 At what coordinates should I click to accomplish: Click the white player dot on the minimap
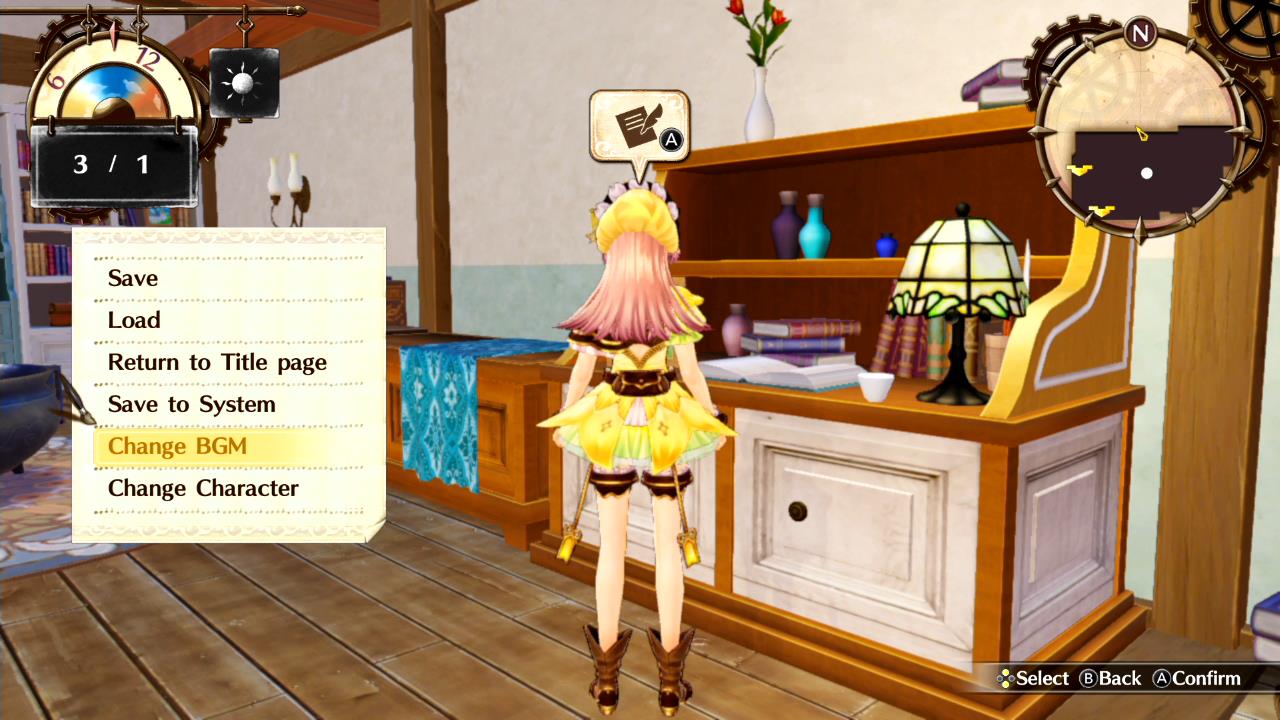(x=1146, y=173)
